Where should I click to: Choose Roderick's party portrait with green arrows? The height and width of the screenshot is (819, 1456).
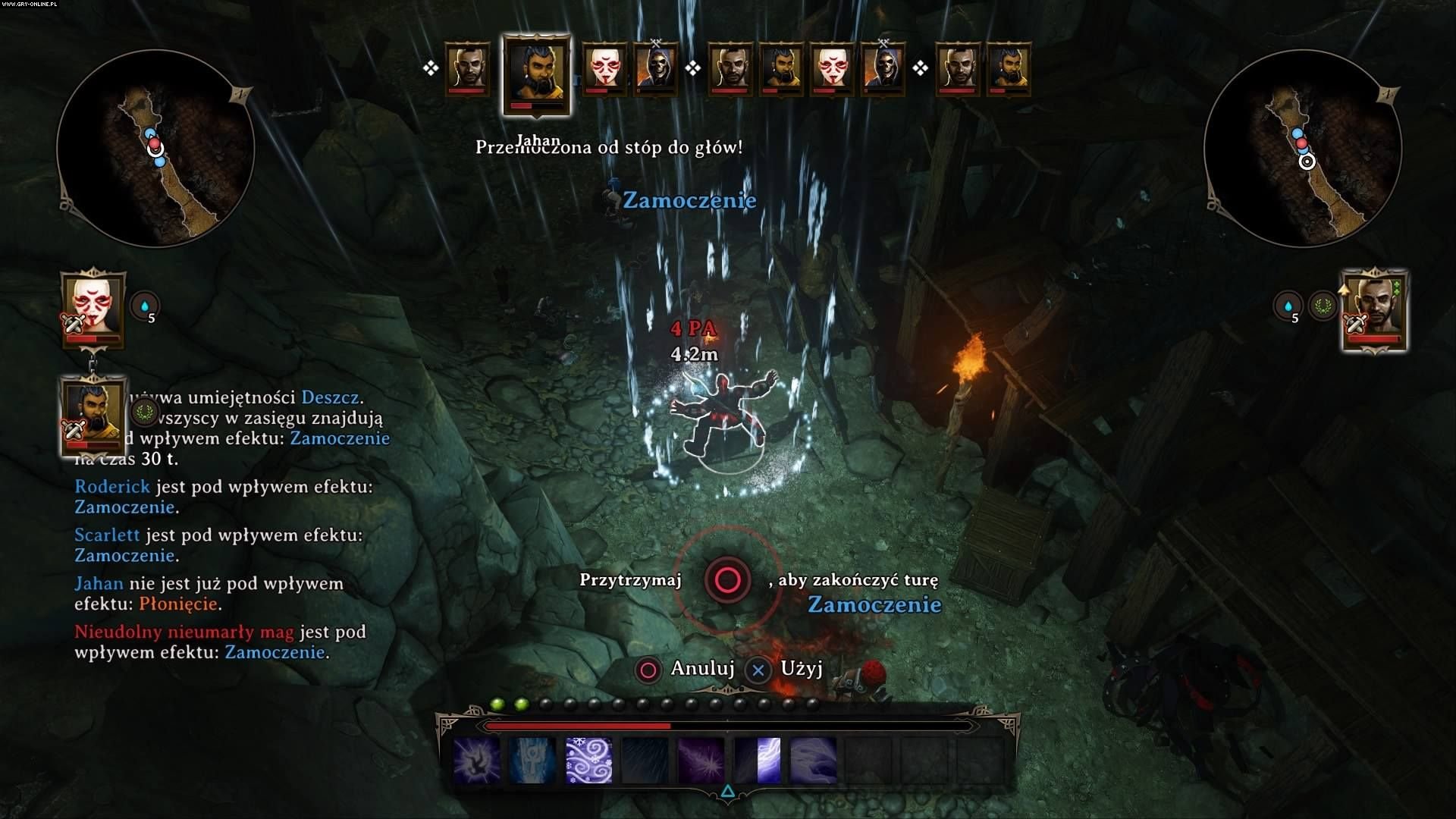pos(1375,309)
